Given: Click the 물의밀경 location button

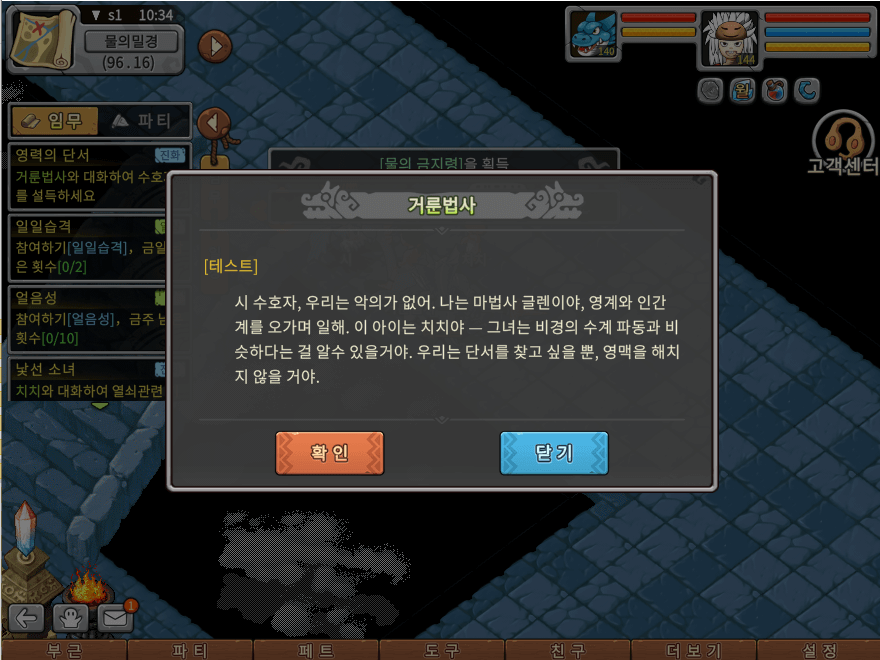Looking at the screenshot, I should point(130,41).
